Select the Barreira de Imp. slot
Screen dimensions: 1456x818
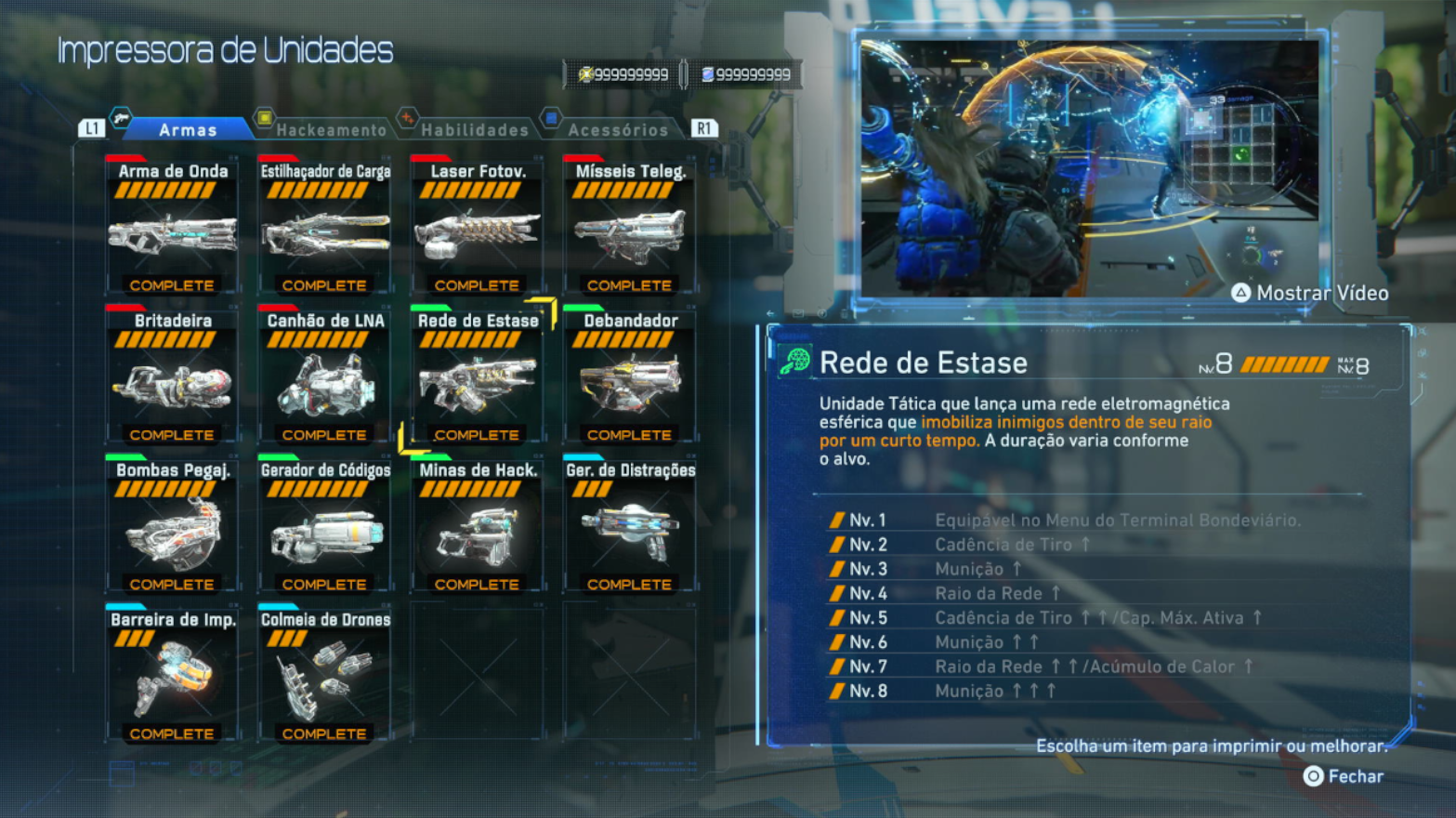[x=172, y=676]
